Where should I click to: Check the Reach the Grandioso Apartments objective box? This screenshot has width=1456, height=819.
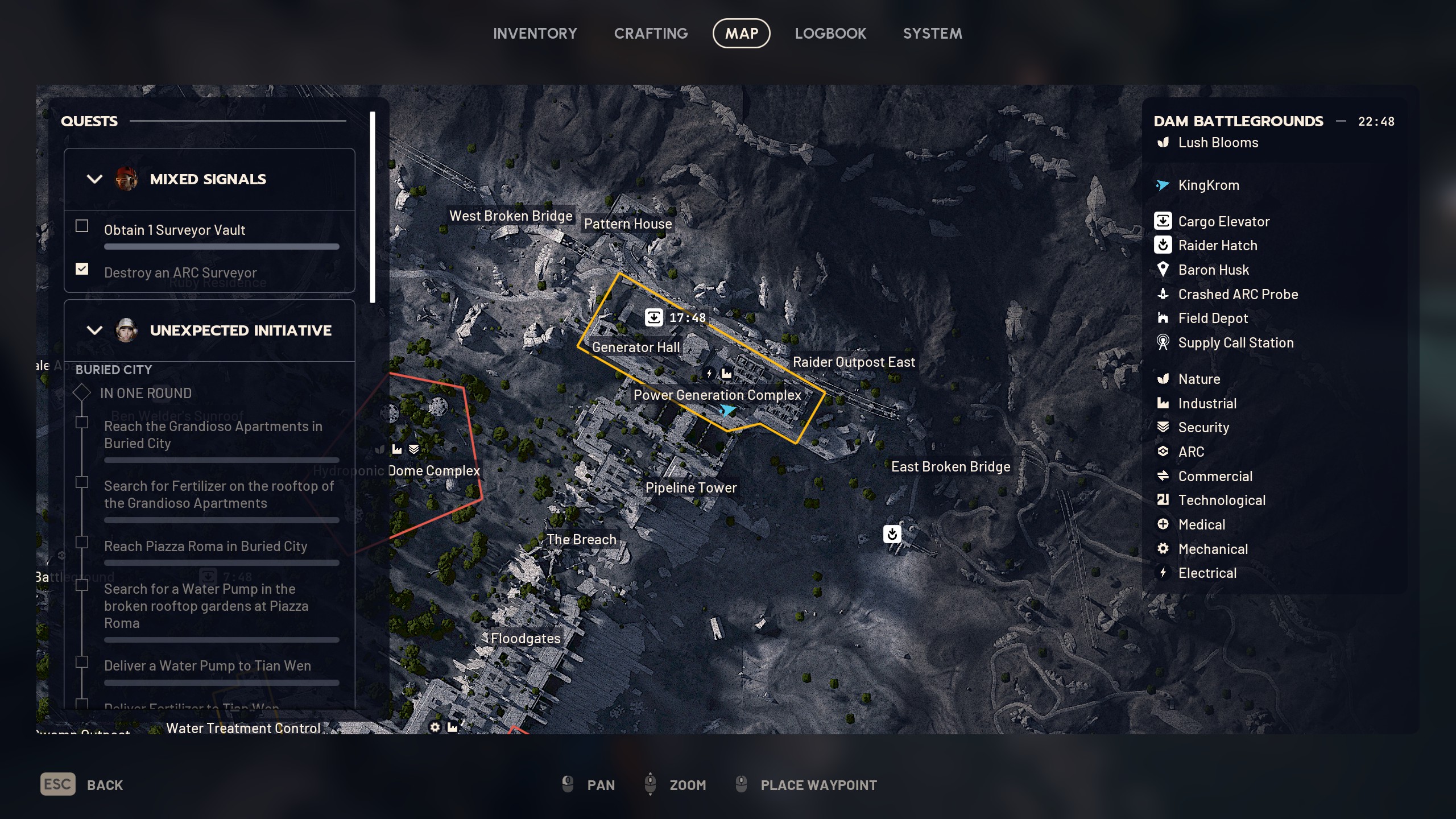click(81, 422)
